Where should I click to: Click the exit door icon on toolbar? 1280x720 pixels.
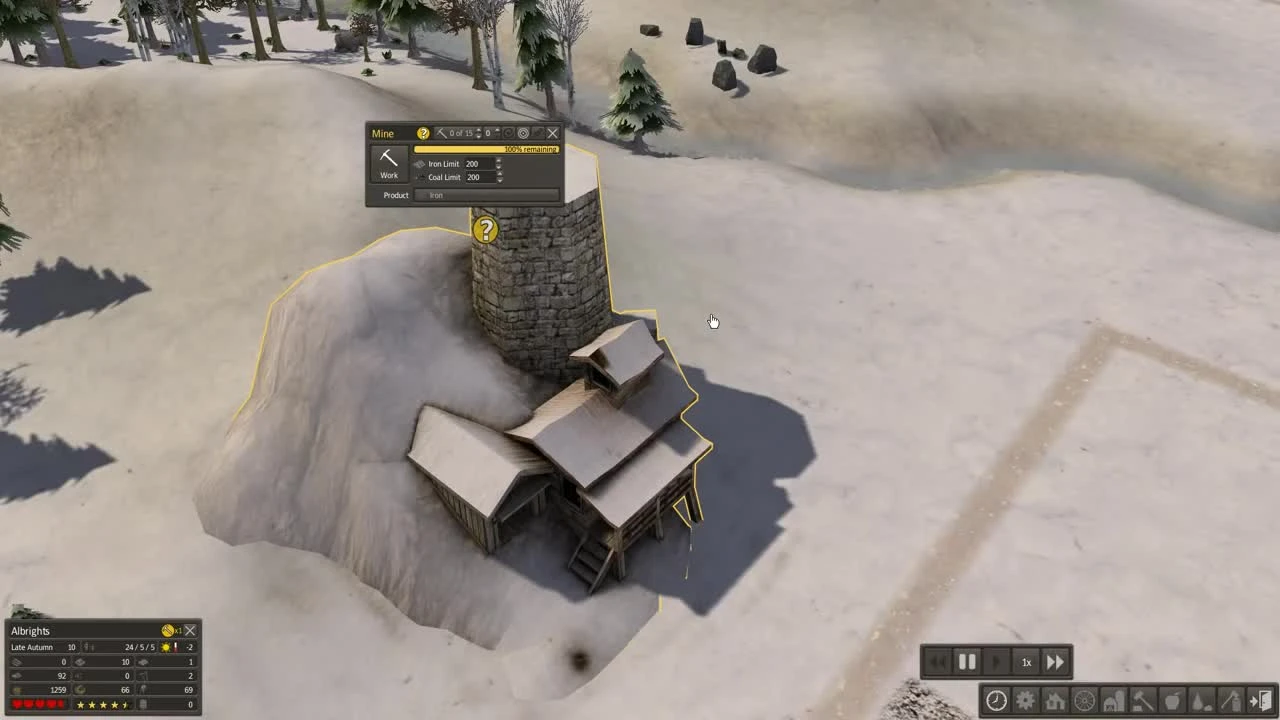click(x=1263, y=701)
